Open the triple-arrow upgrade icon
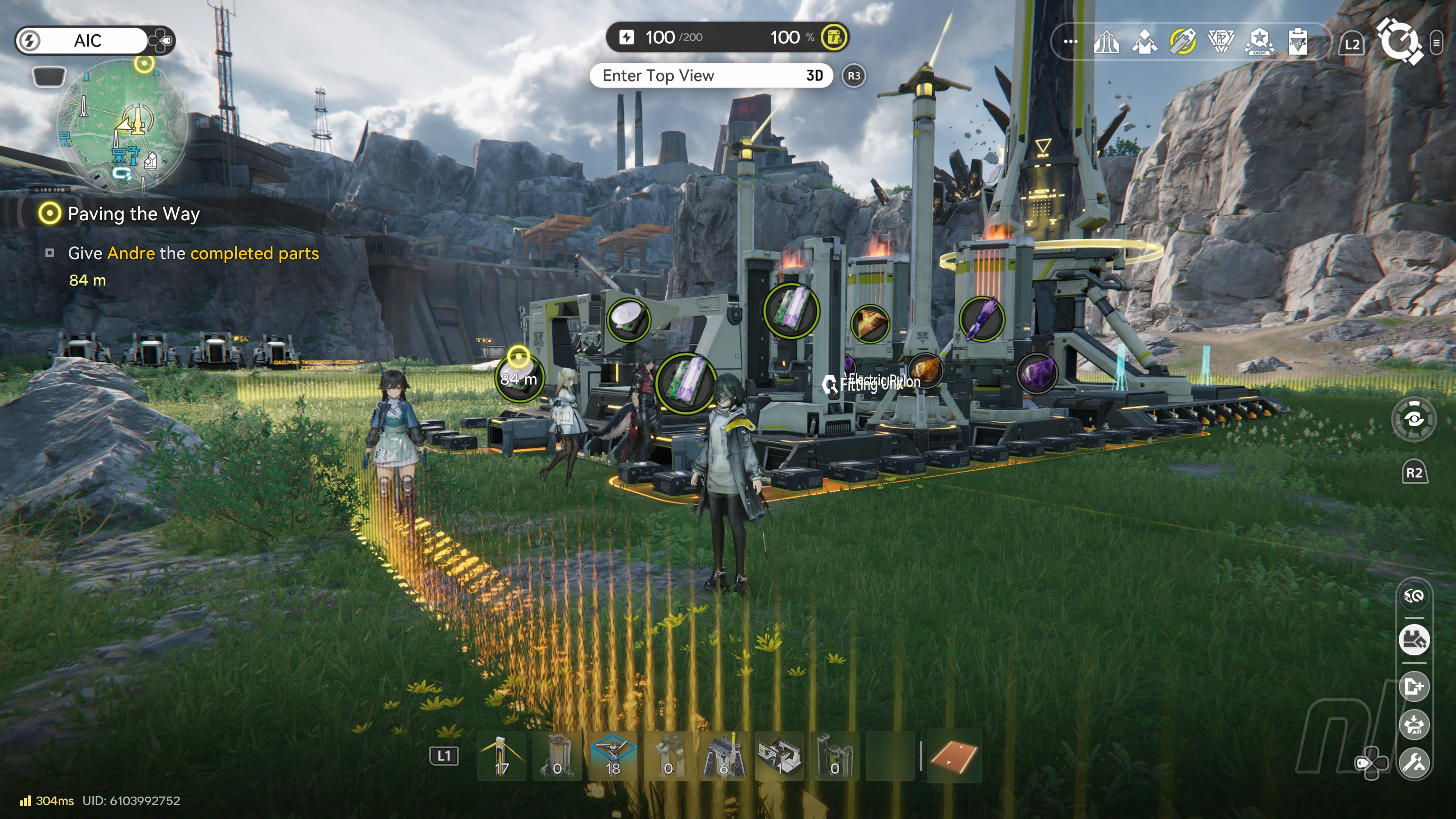The width and height of the screenshot is (1456, 819). coord(1106,42)
